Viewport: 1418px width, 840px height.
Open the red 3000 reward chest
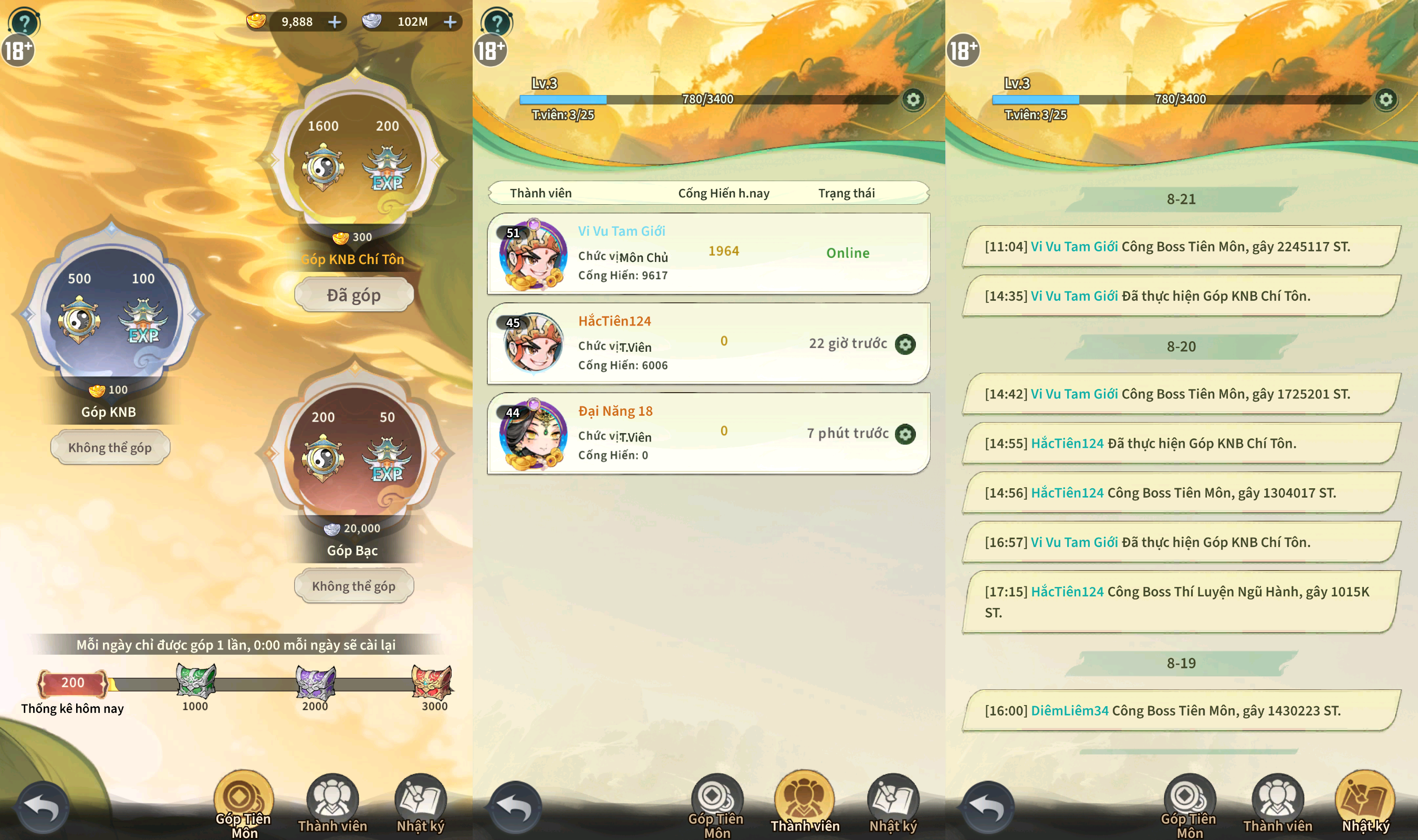(x=432, y=681)
